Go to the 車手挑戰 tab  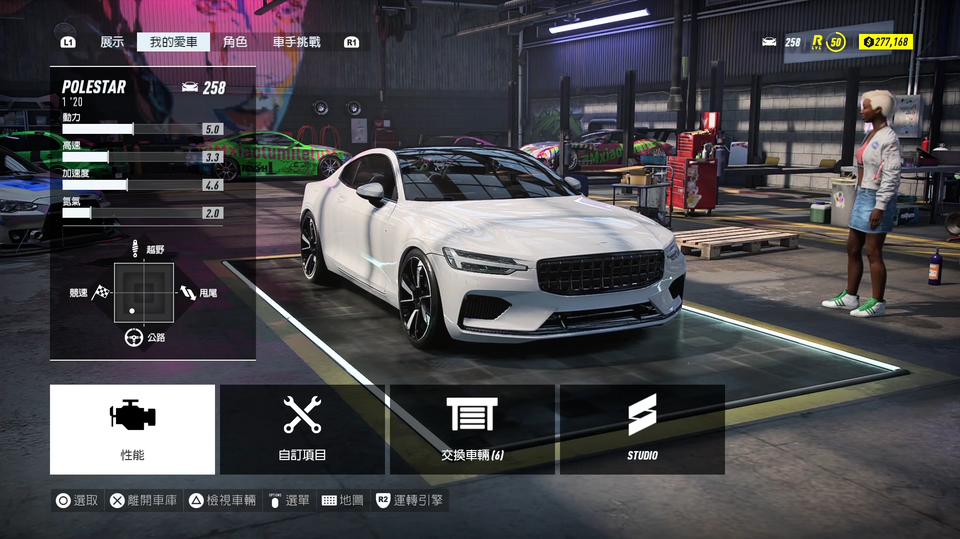click(297, 42)
